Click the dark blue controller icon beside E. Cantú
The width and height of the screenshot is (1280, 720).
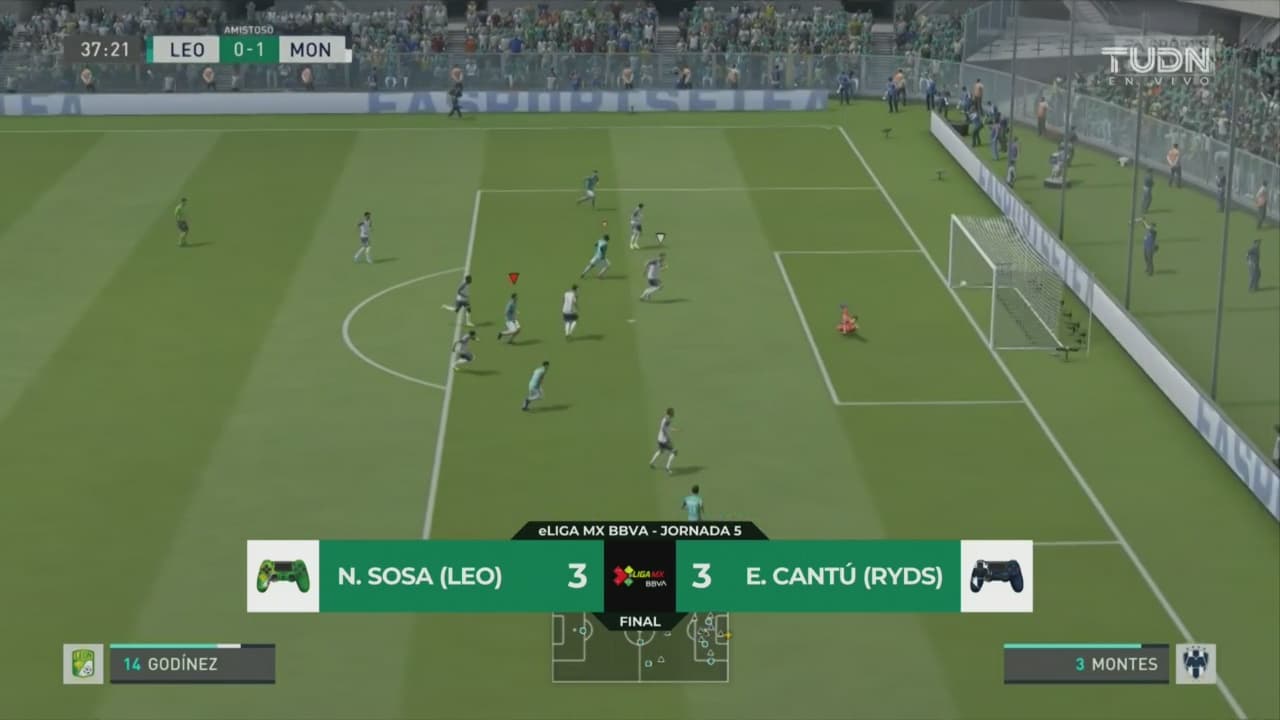click(x=997, y=576)
